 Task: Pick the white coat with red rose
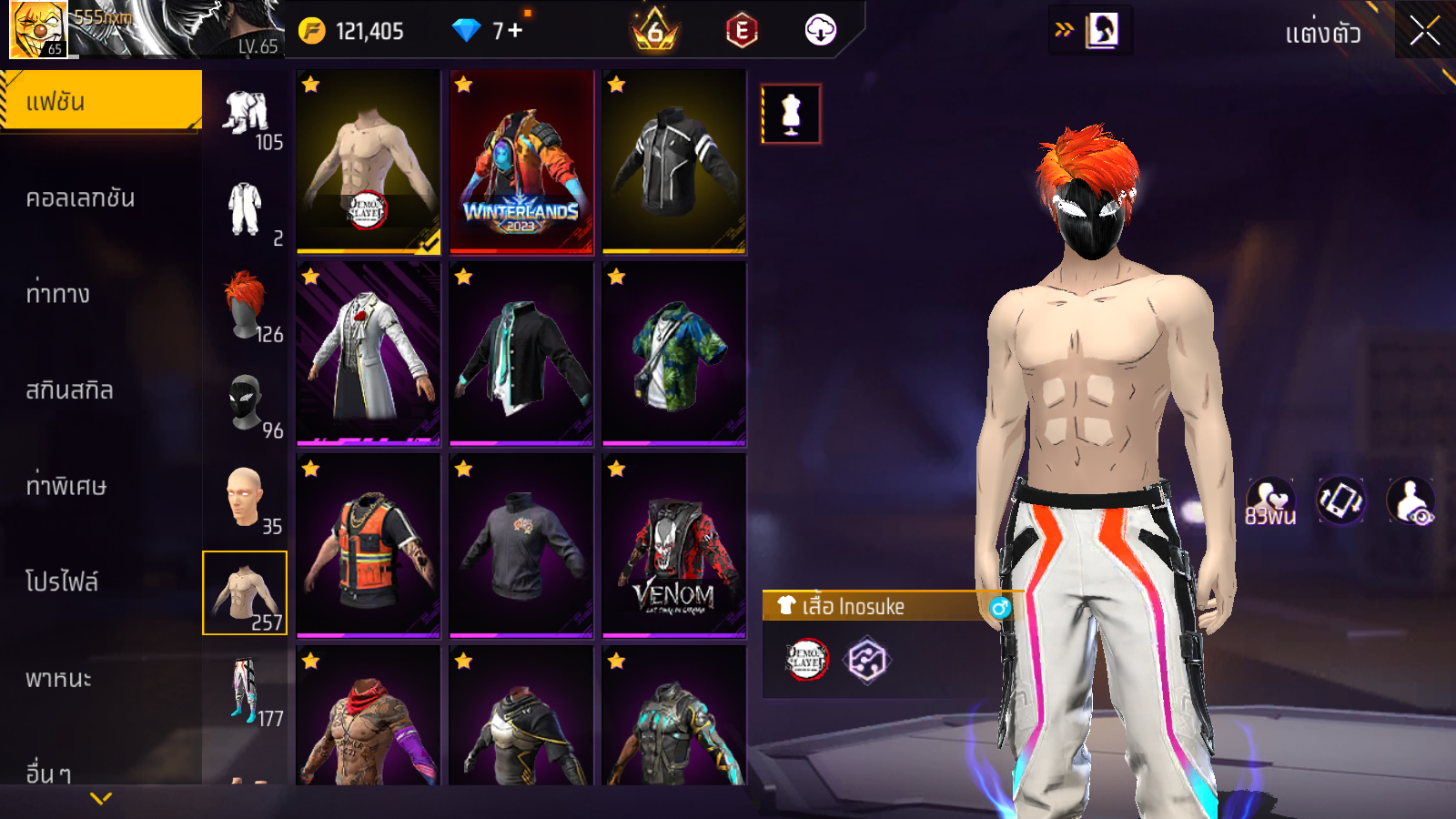pos(369,354)
